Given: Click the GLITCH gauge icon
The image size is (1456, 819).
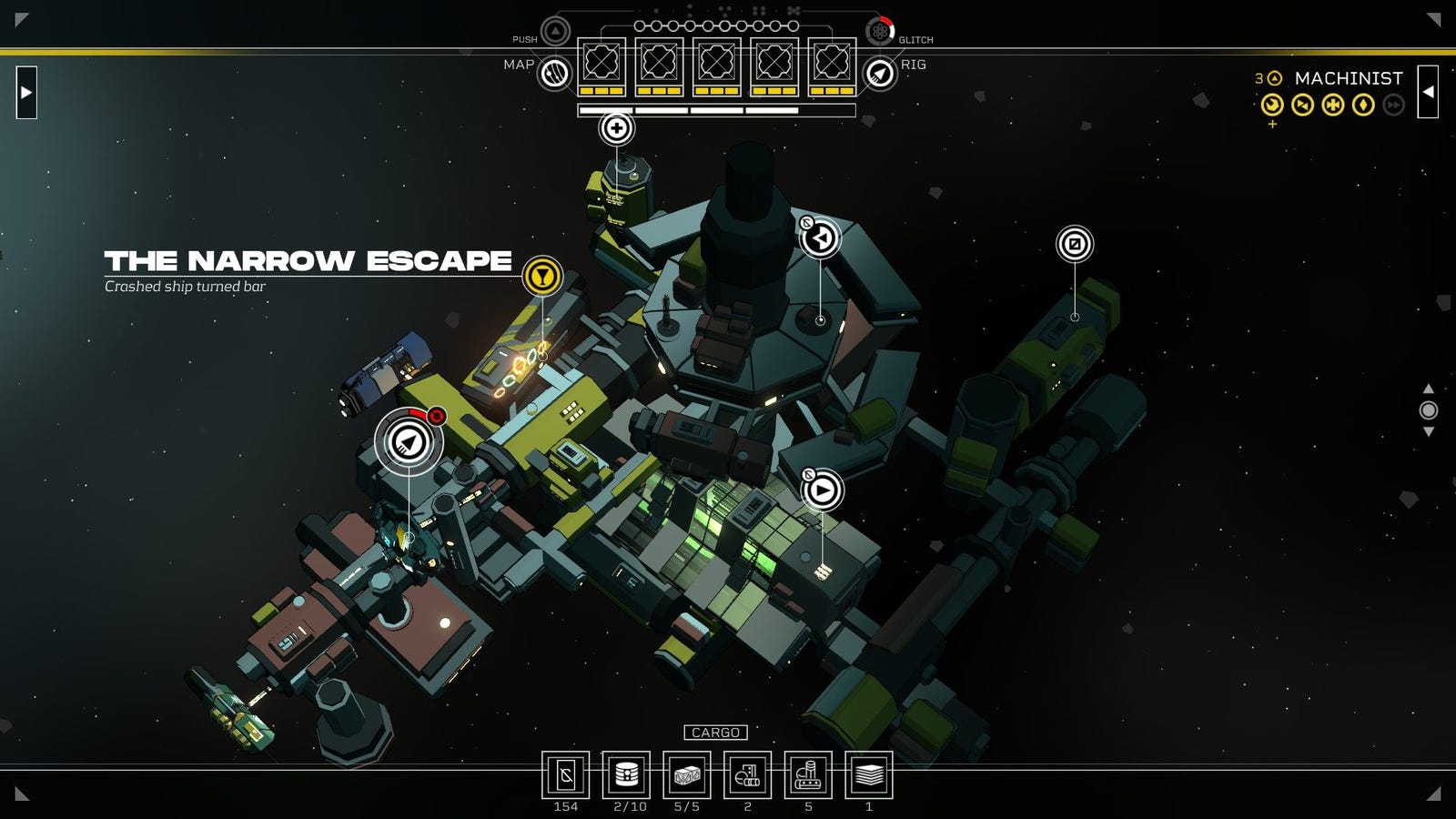Looking at the screenshot, I should click(x=879, y=32).
